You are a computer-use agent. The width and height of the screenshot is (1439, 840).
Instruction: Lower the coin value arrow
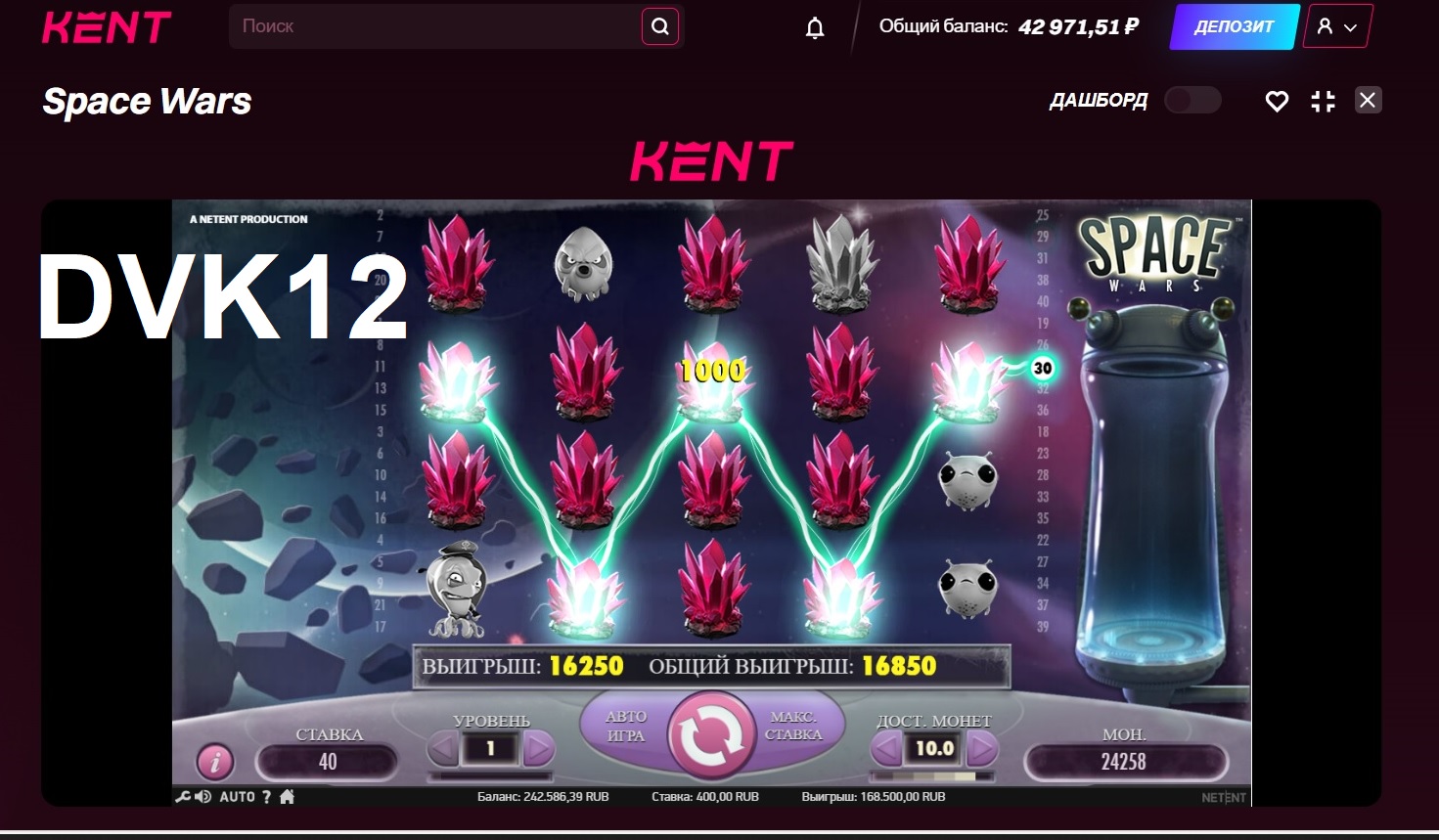[886, 749]
